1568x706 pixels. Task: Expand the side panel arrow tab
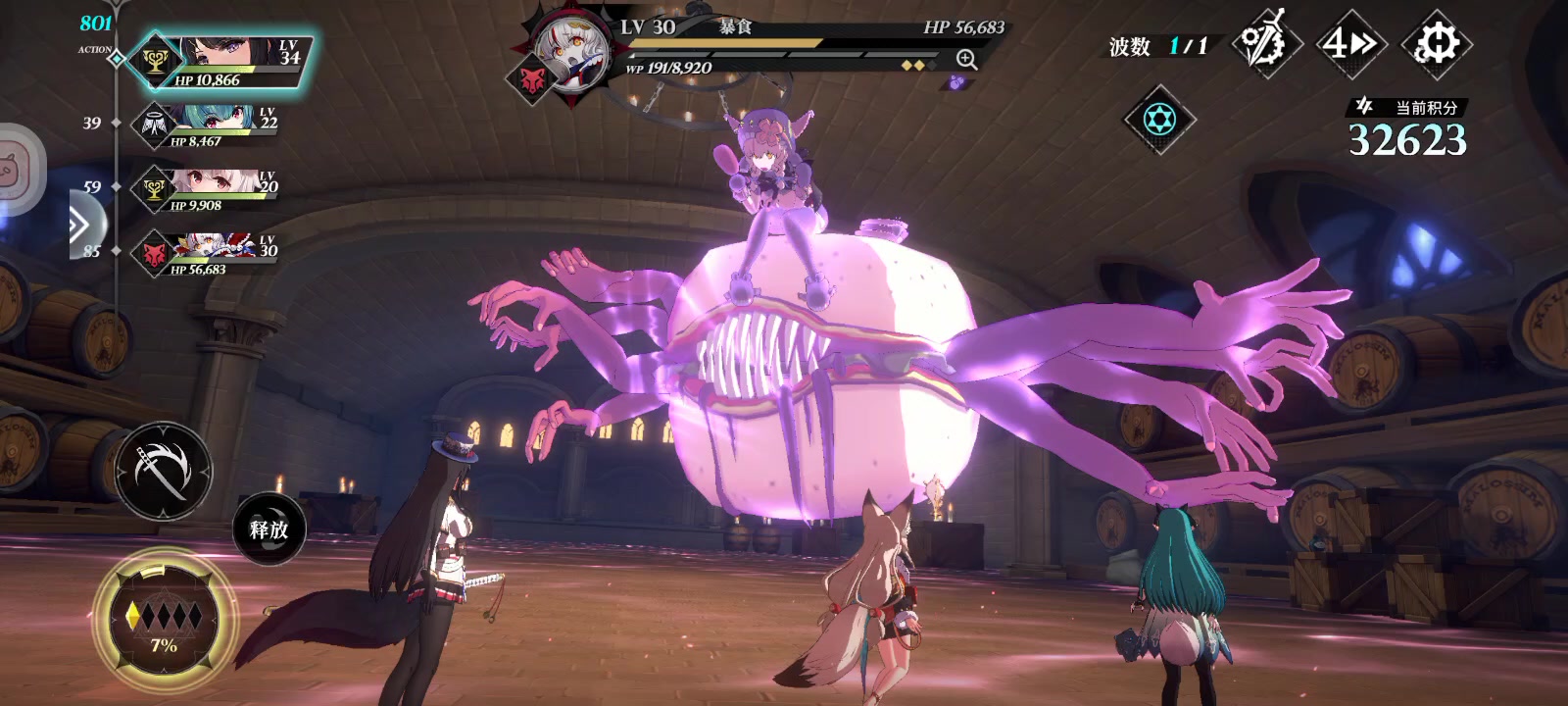(x=80, y=226)
